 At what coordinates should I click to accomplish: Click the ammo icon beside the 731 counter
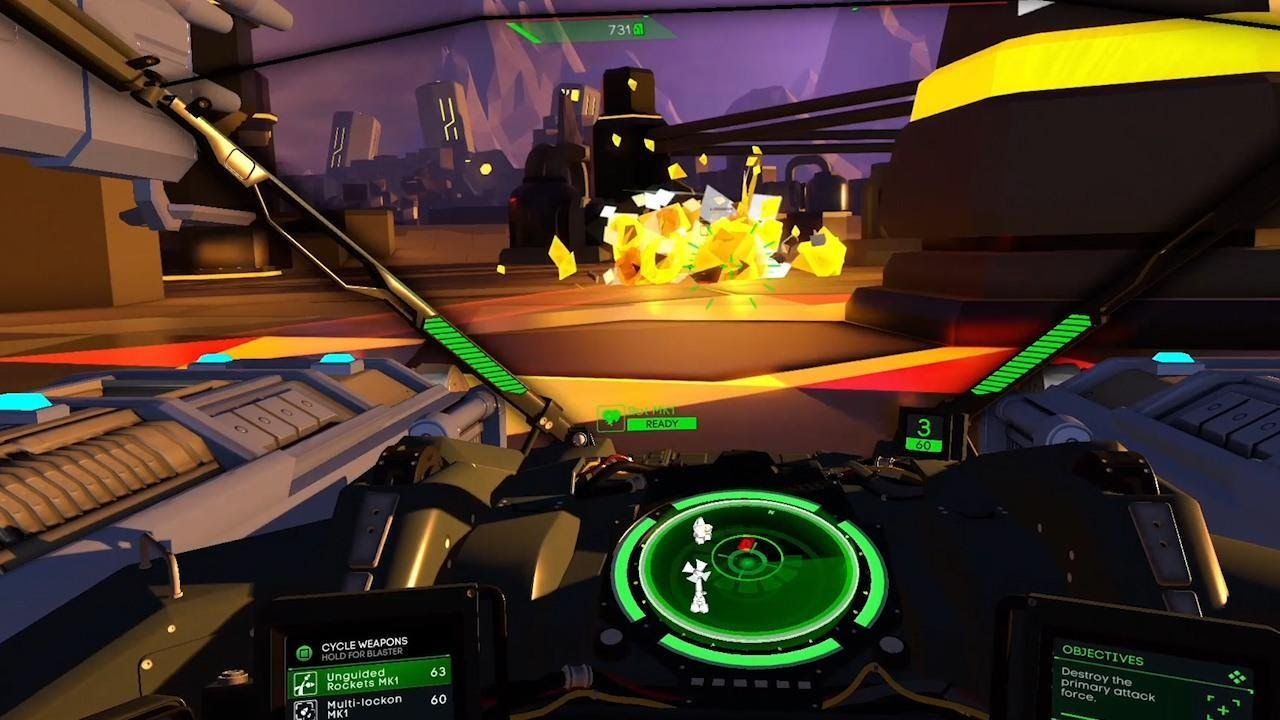coord(638,28)
